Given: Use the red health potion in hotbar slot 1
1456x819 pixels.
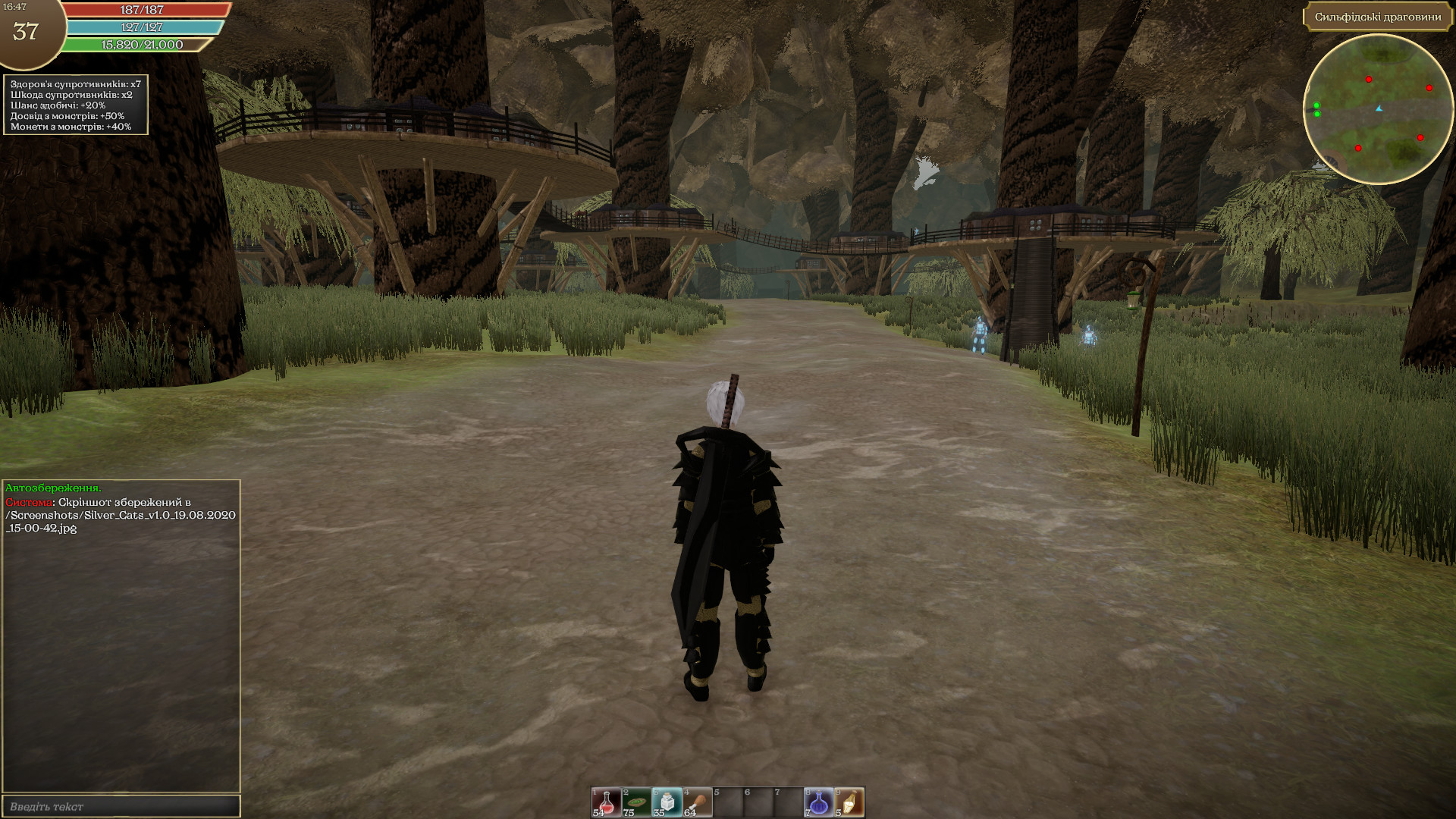Looking at the screenshot, I should tap(606, 802).
